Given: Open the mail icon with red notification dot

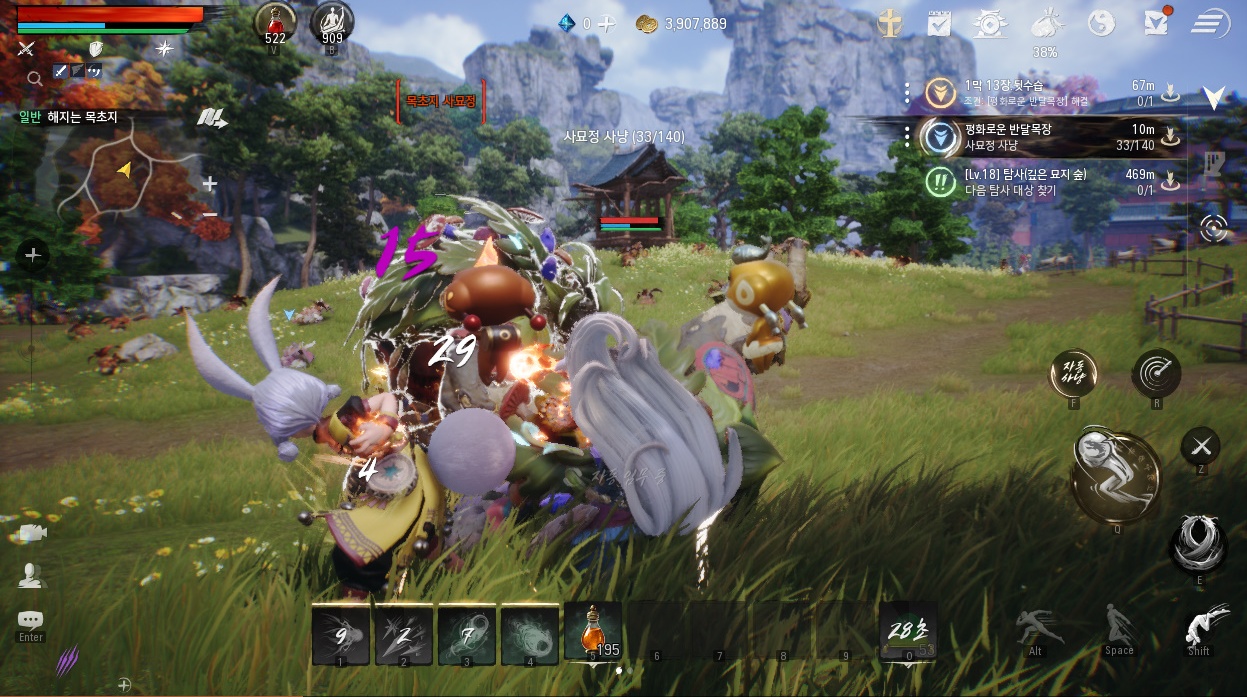Looking at the screenshot, I should 1156,23.
